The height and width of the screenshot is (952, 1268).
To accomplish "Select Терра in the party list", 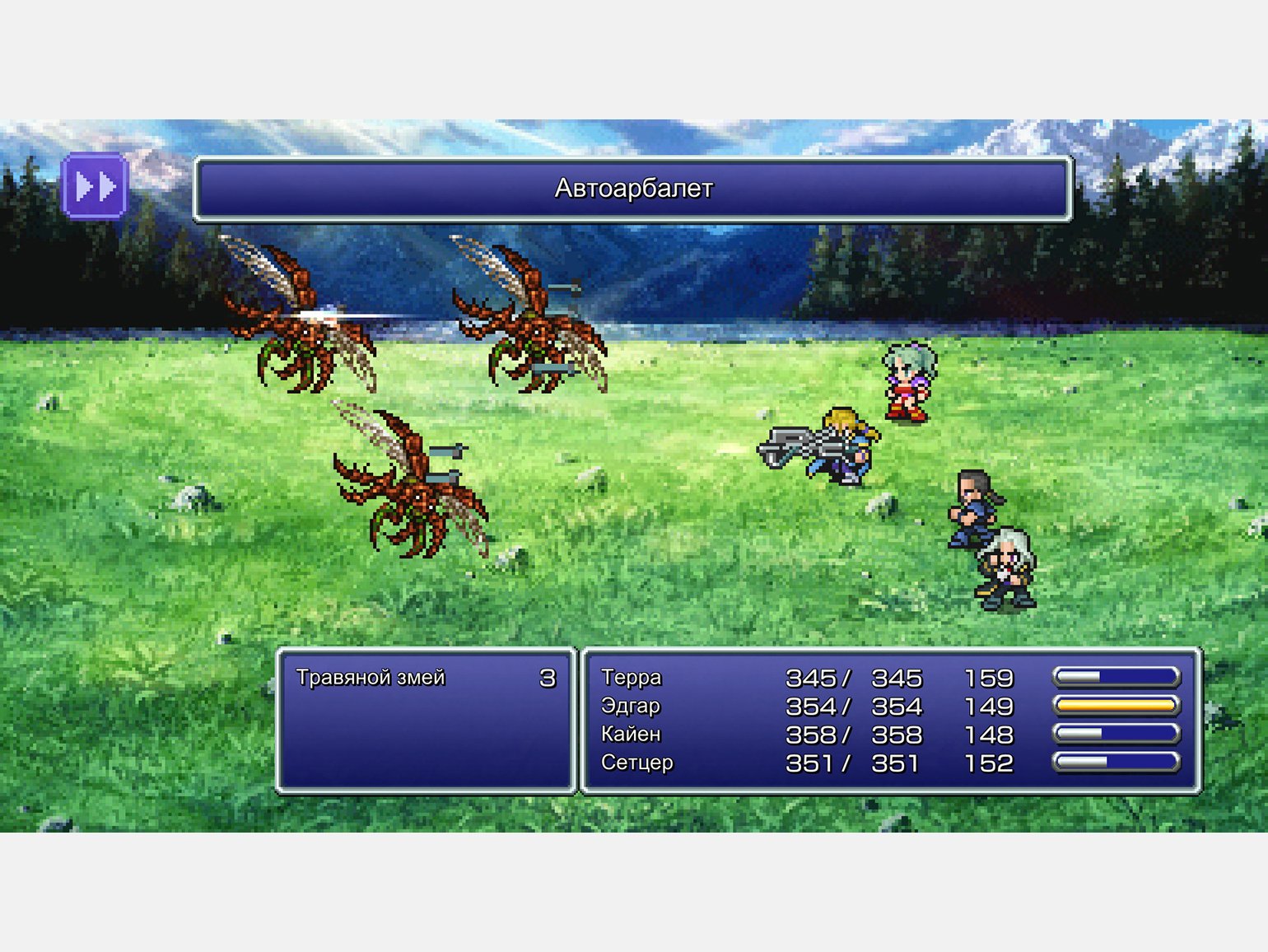I will tap(632, 678).
